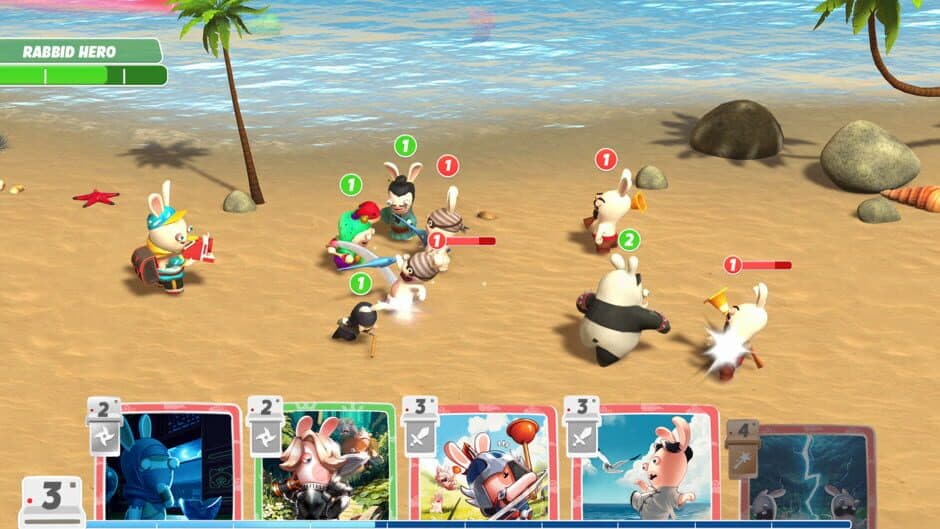Choose the green-bordered forest rabbid card
The height and width of the screenshot is (529, 940).
pyautogui.click(x=325, y=464)
